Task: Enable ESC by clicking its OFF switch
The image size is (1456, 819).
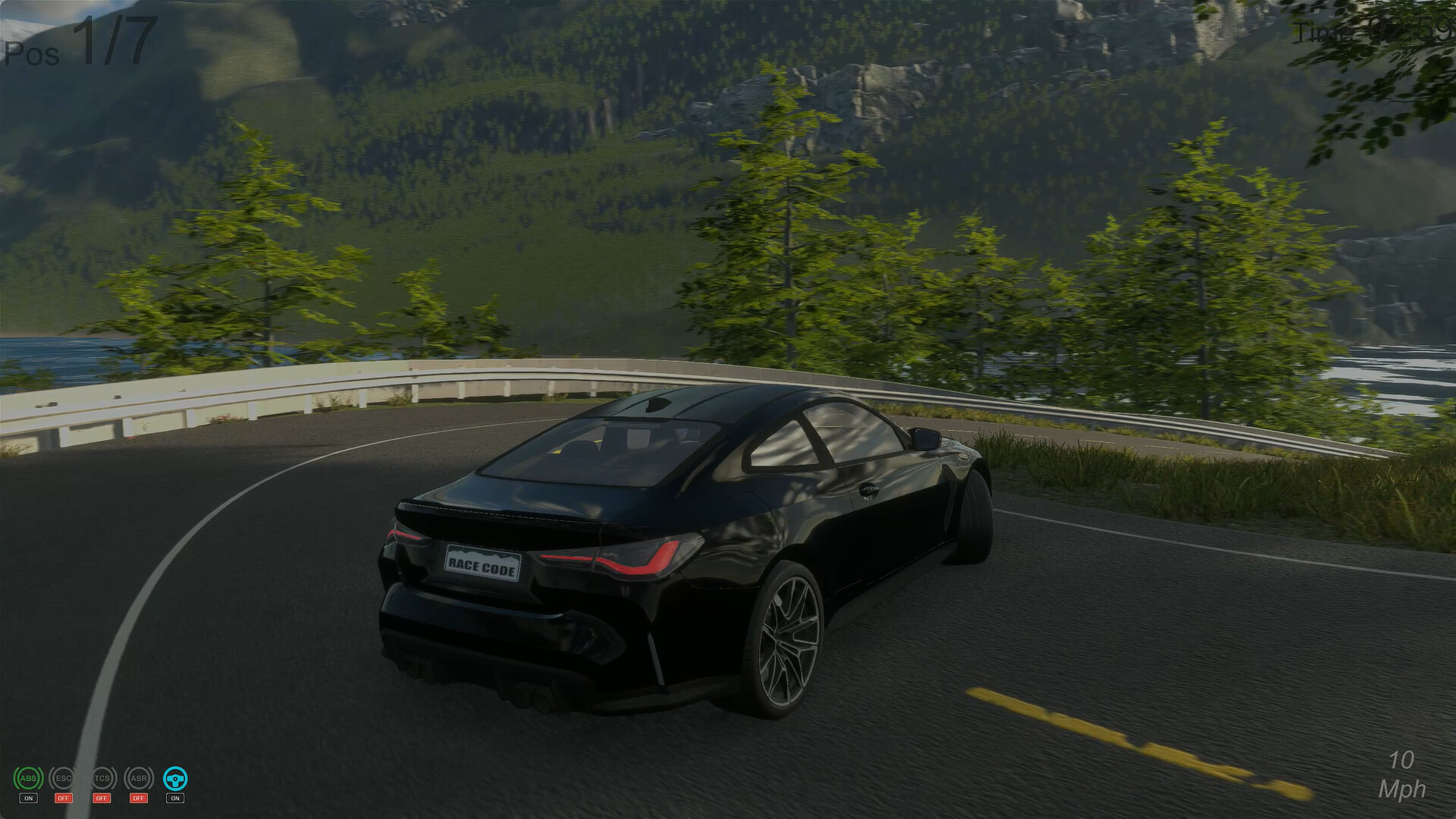Action: click(x=64, y=798)
